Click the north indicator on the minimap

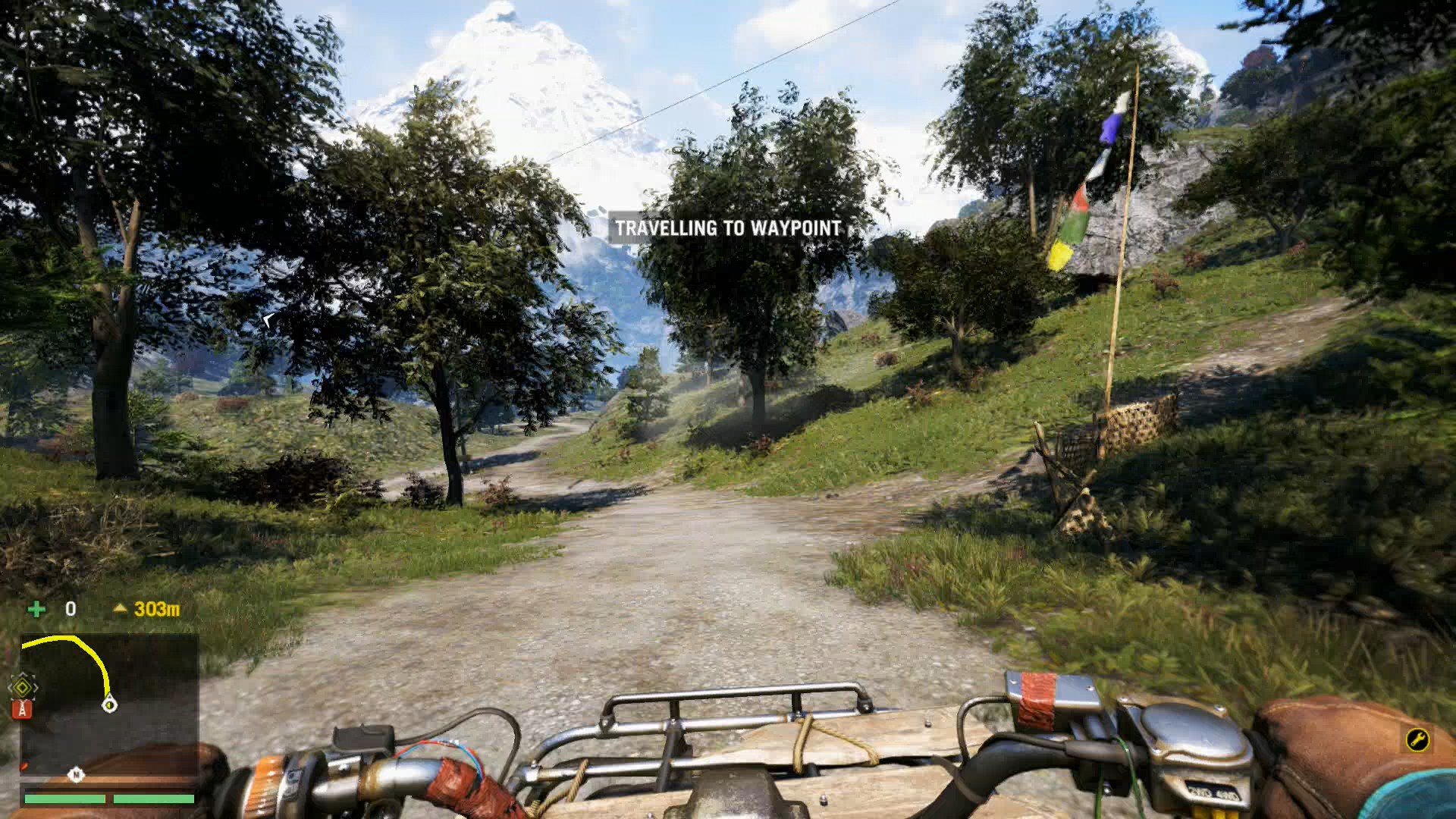(77, 774)
